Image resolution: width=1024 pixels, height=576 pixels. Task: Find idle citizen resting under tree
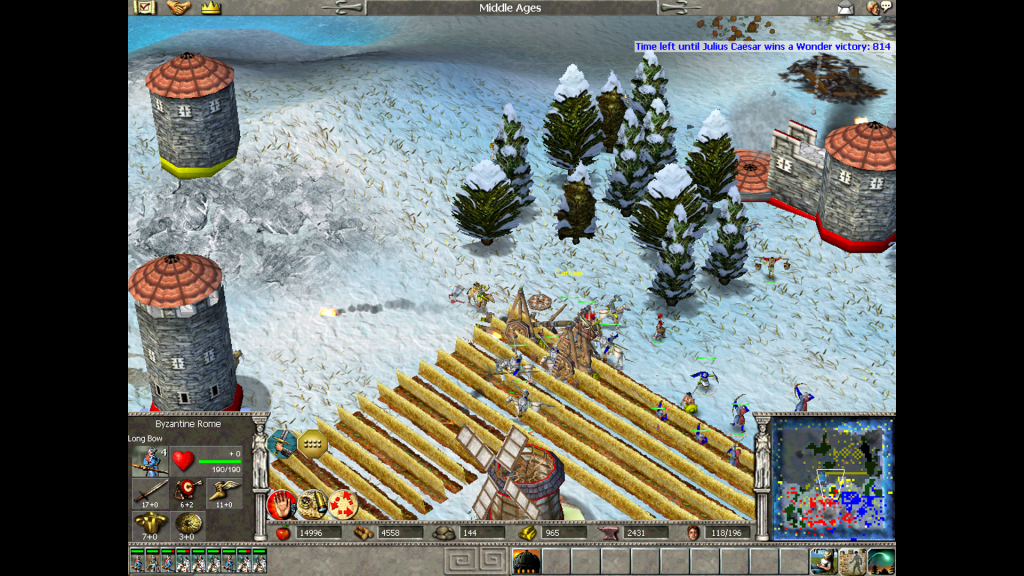[824, 561]
